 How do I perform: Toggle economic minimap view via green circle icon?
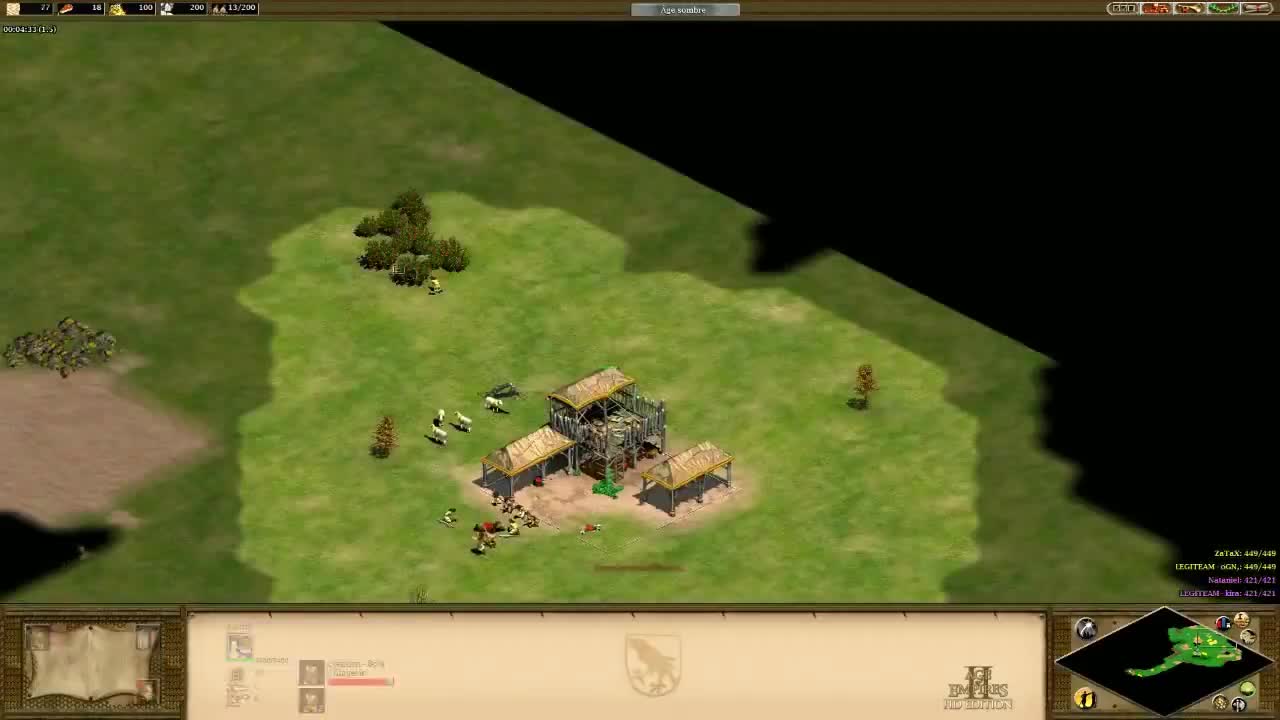pyautogui.click(x=1247, y=688)
